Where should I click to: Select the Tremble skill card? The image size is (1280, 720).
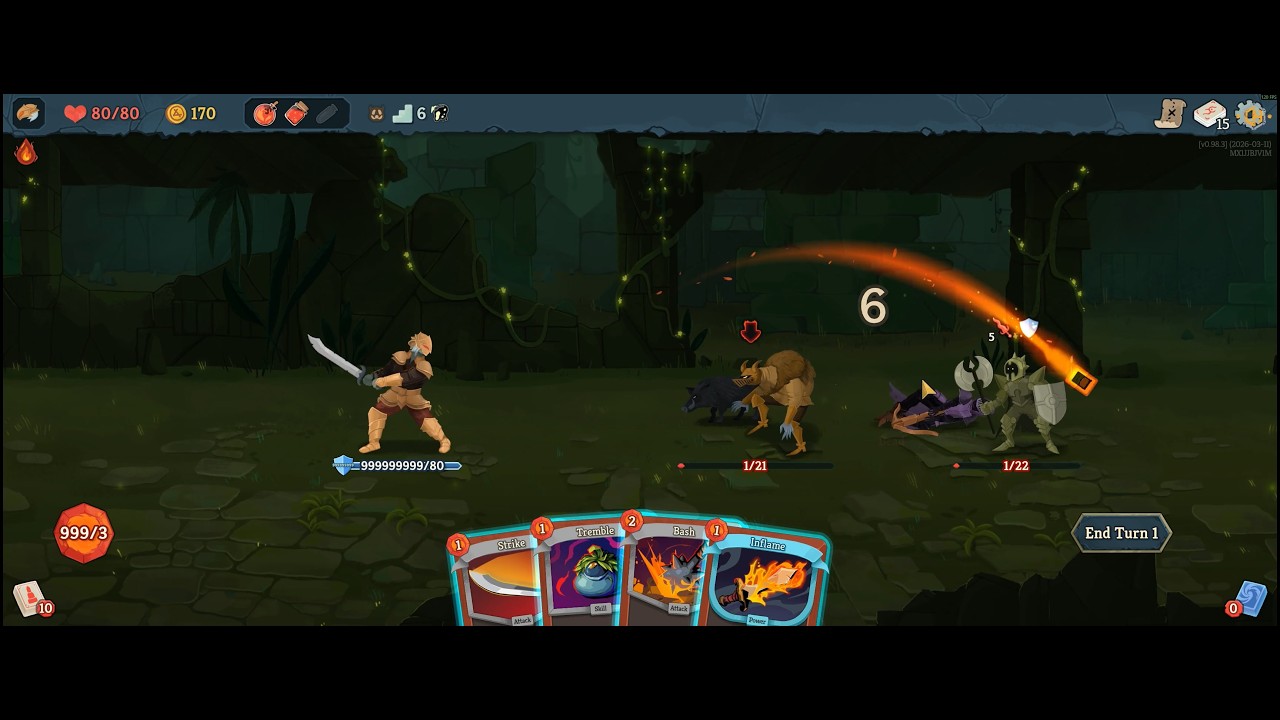[585, 575]
